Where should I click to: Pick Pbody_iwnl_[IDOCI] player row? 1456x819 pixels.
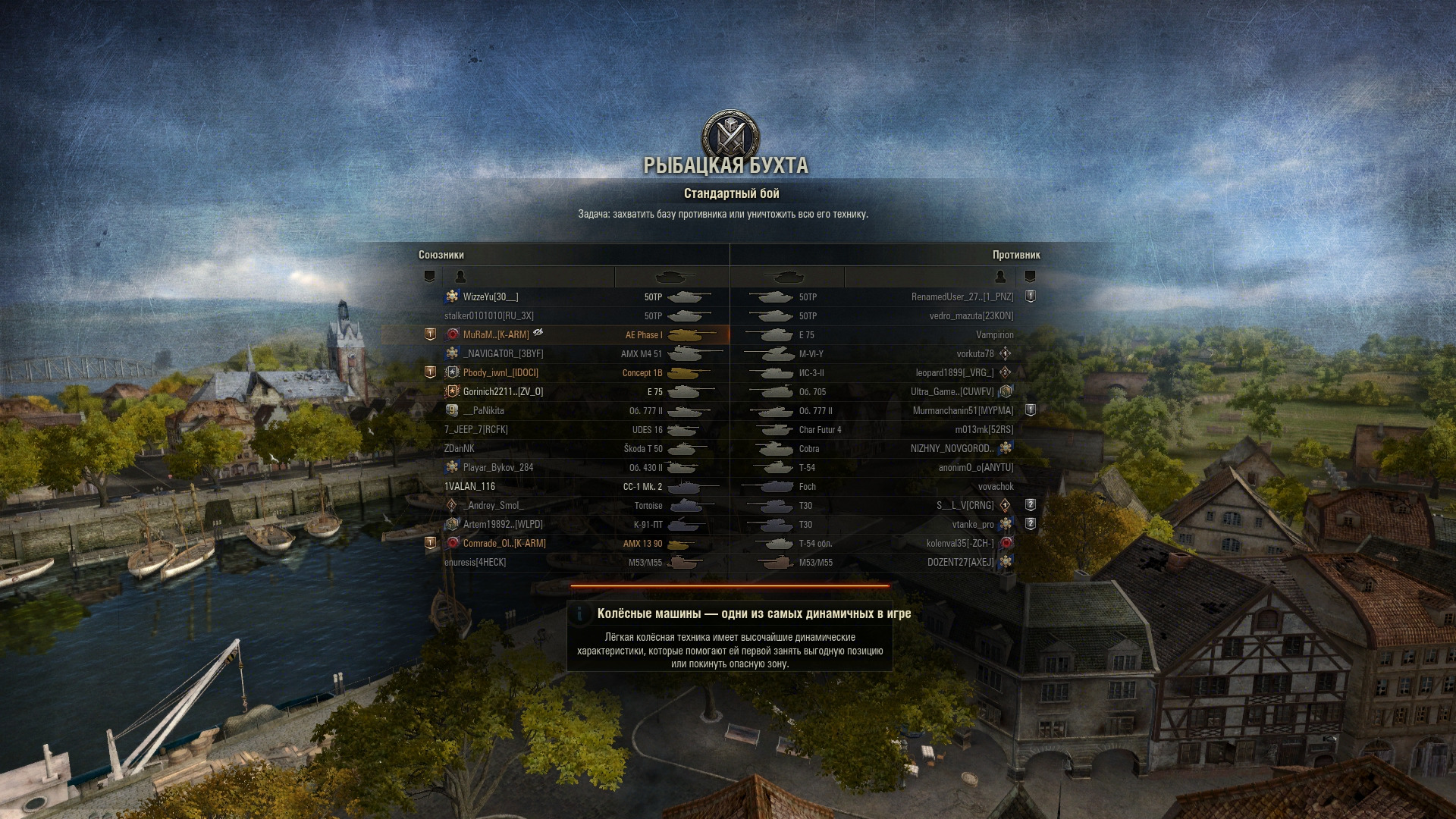click(500, 373)
